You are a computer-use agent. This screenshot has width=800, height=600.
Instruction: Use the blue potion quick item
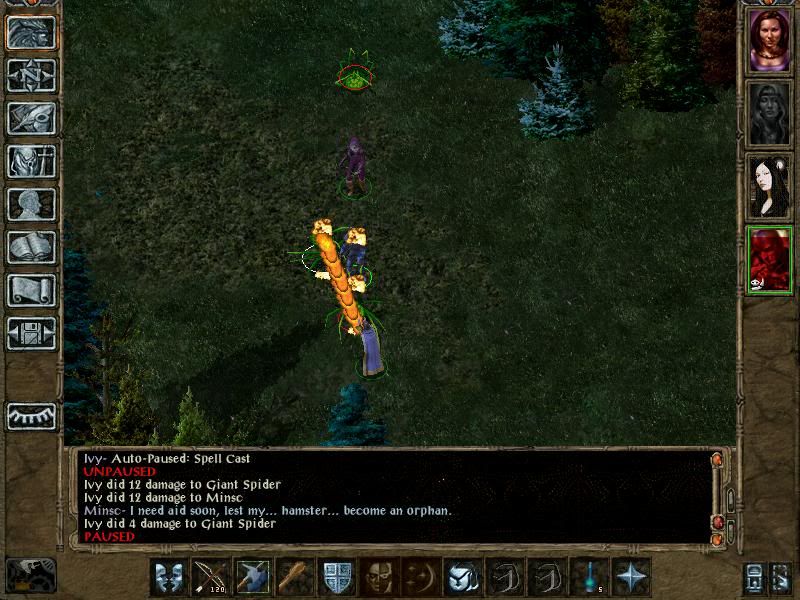(x=589, y=577)
